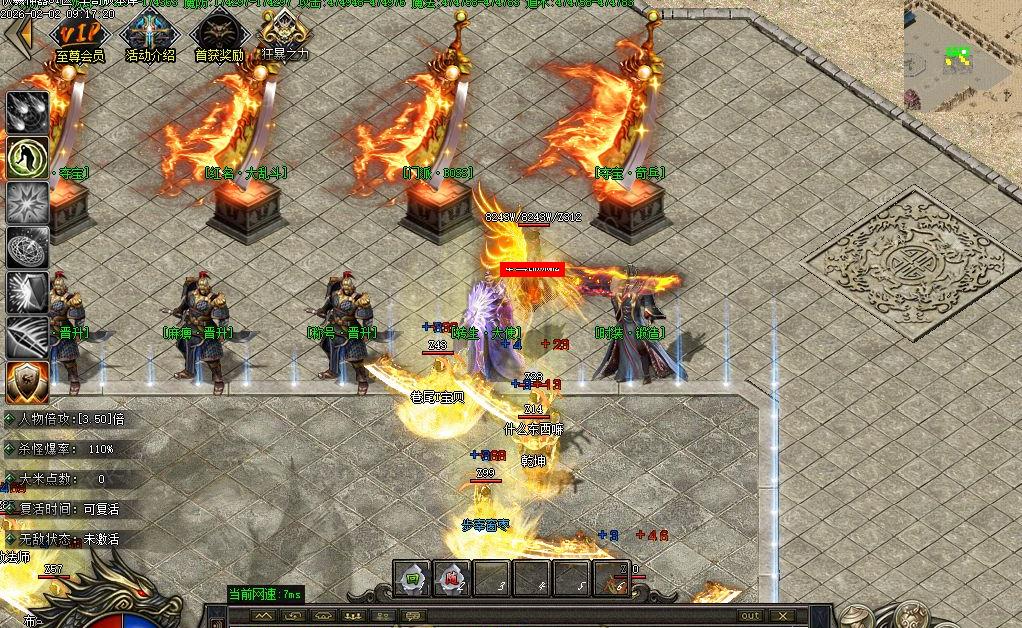The height and width of the screenshot is (628, 1022).
Task: Activate the starburst explosion skill icon
Action: click(x=27, y=202)
